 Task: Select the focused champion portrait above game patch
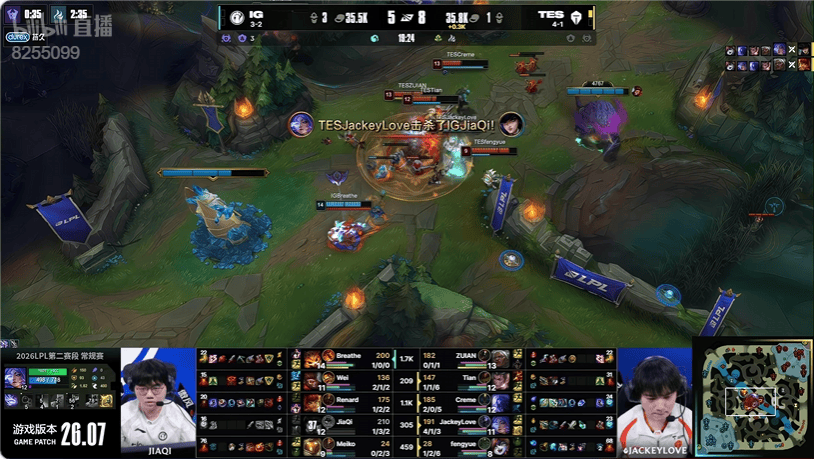click(16, 377)
